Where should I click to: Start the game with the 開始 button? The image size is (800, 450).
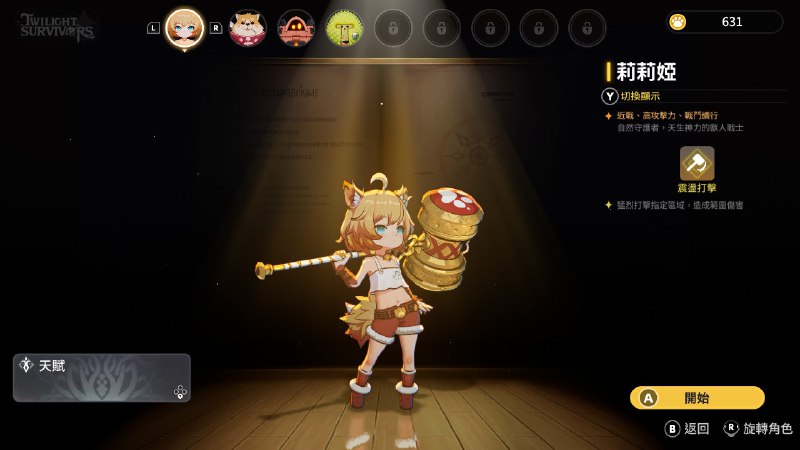697,398
